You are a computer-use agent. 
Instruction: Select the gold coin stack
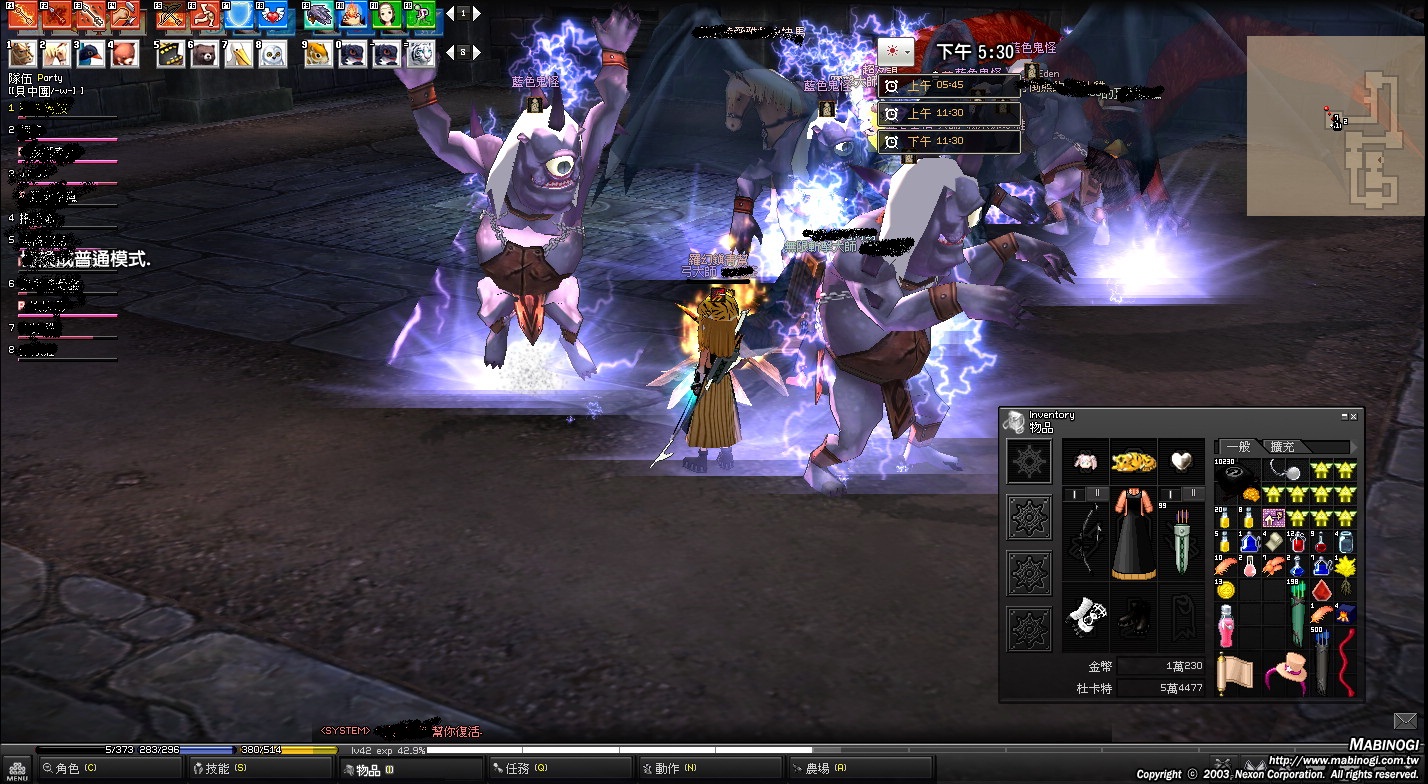[1225, 591]
